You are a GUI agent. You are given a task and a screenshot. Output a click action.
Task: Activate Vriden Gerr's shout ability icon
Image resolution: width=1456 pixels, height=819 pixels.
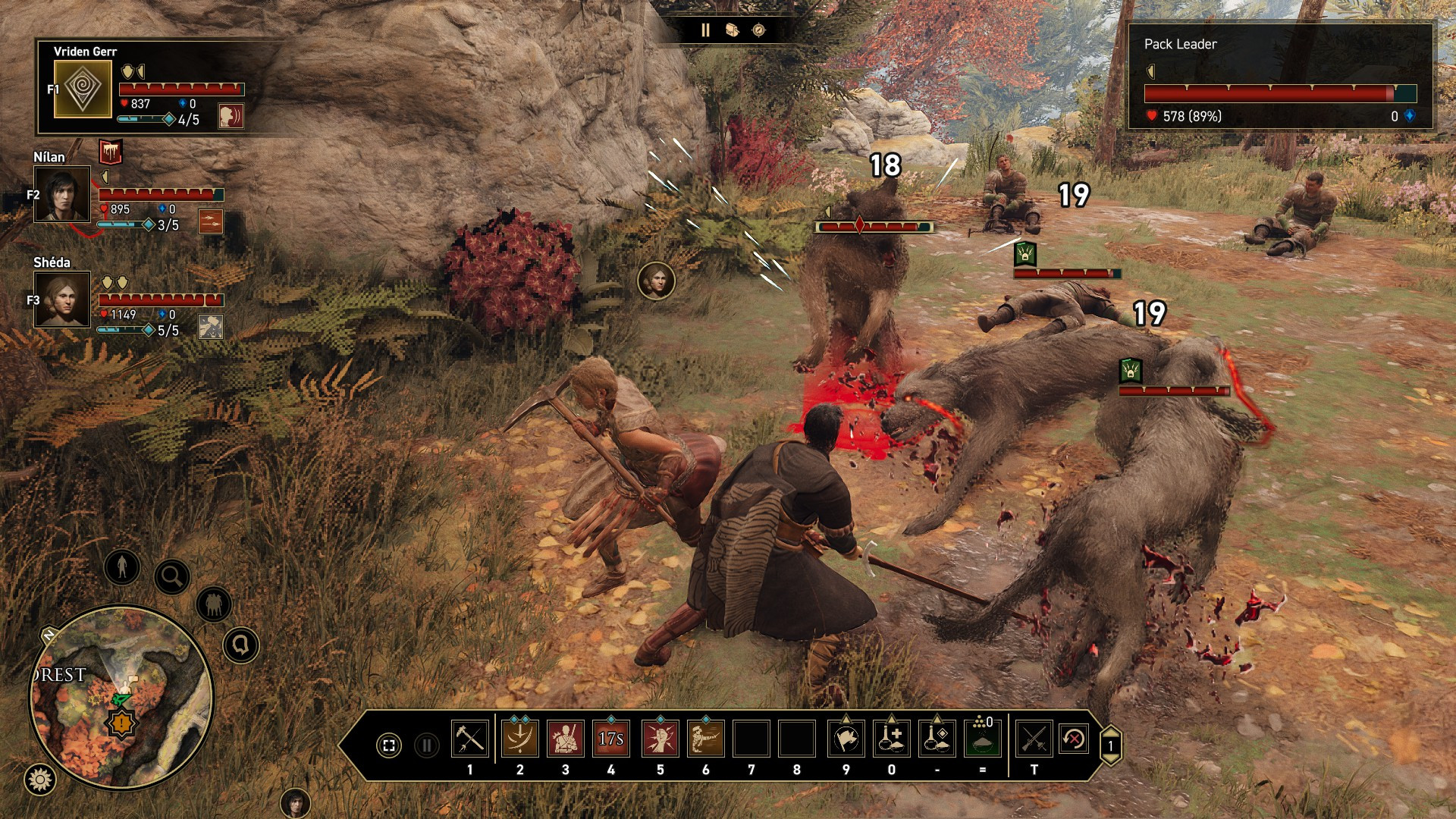[231, 116]
